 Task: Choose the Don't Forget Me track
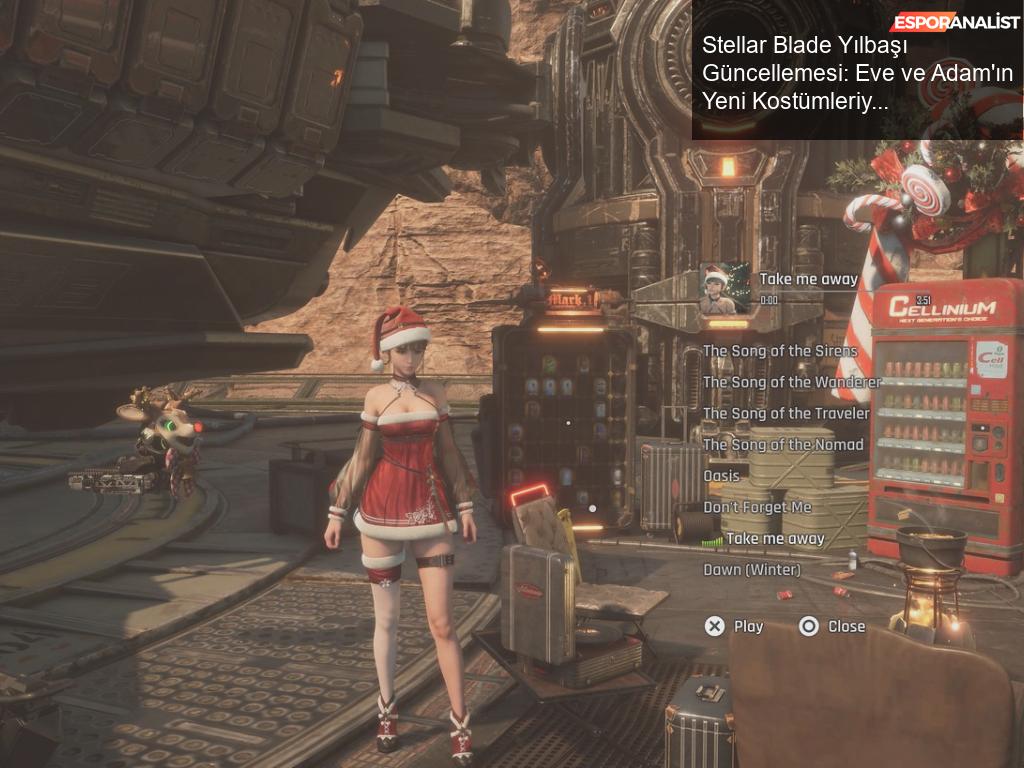tap(757, 507)
